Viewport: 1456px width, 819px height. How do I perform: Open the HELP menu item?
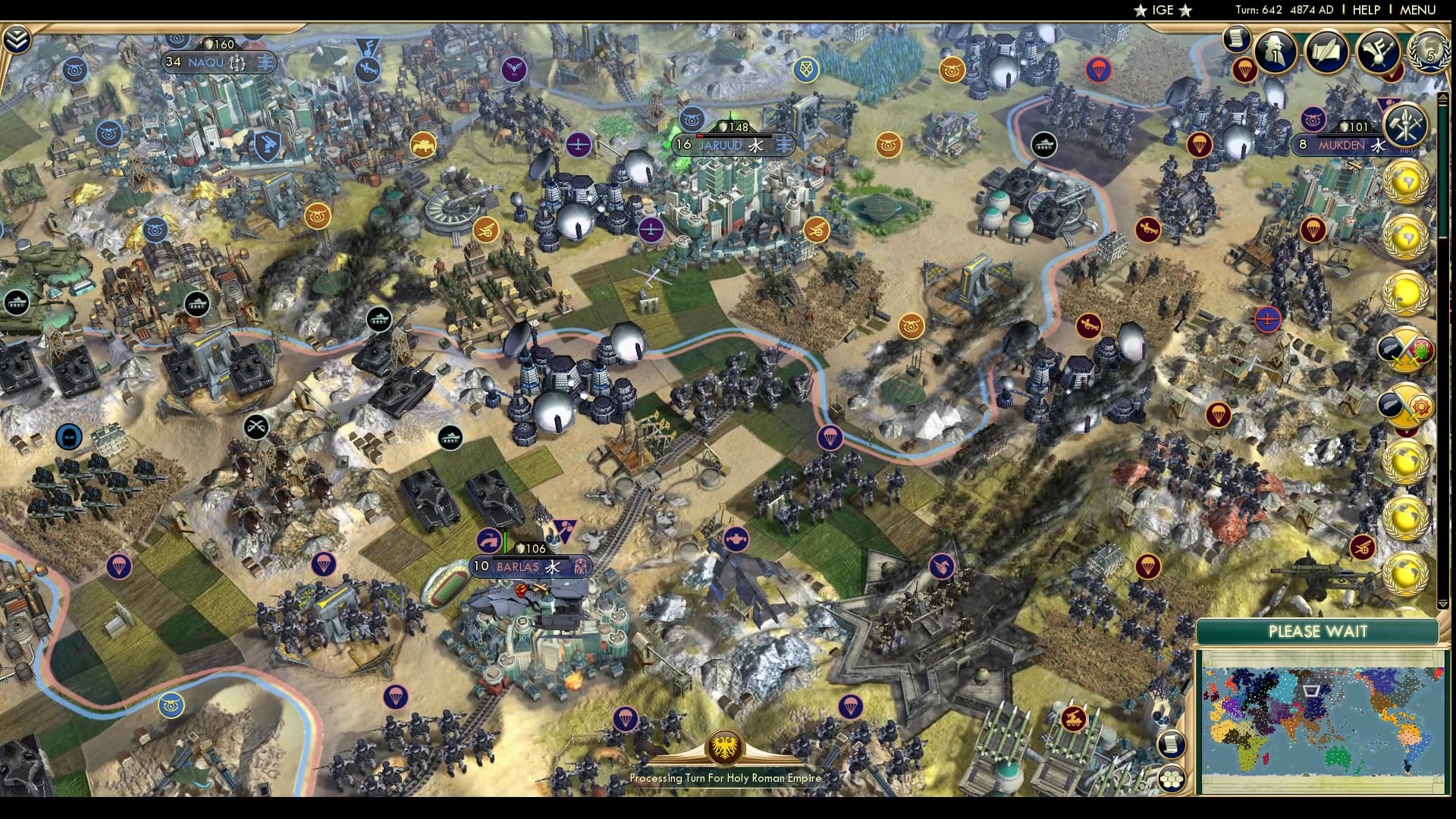1365,10
